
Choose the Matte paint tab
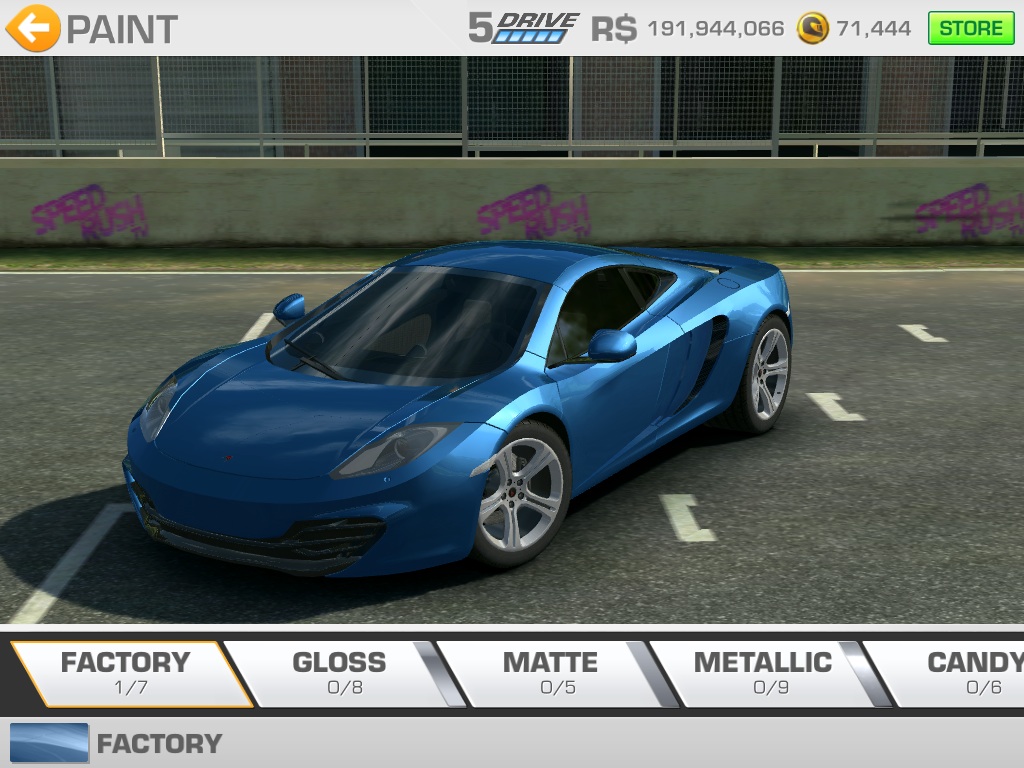click(x=550, y=673)
